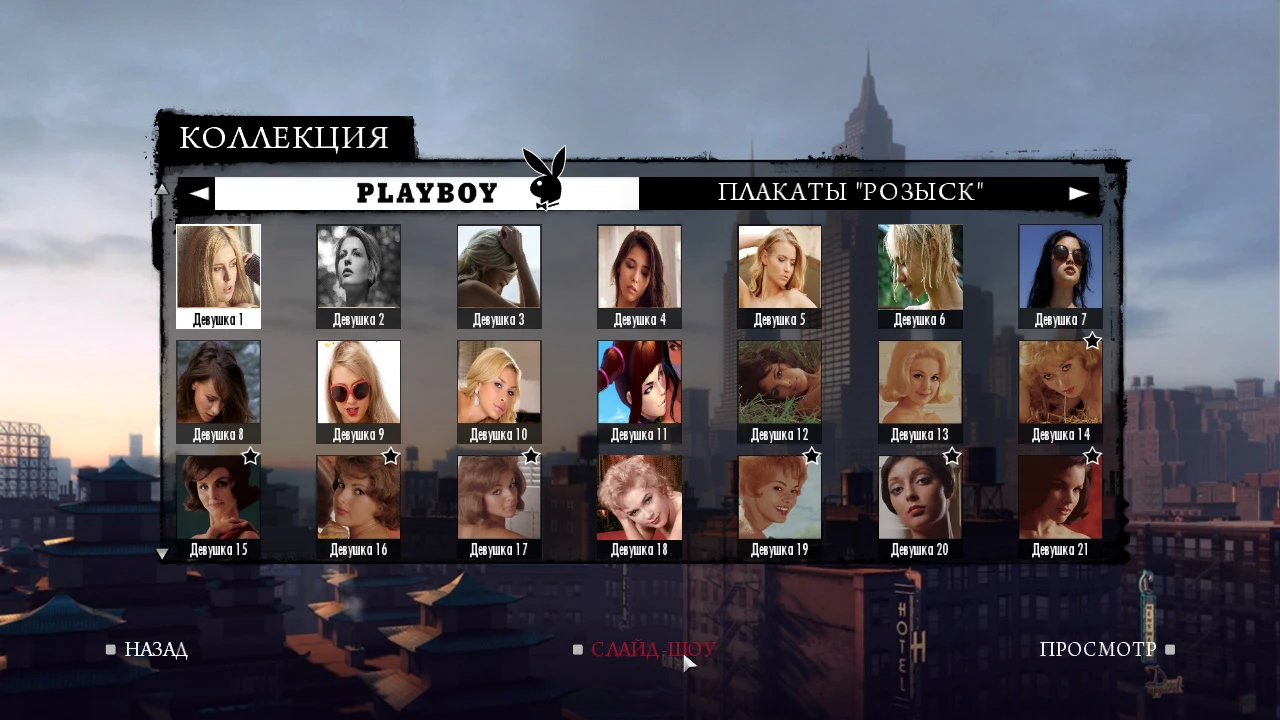Open the Девушка 11 thumbnail
The height and width of the screenshot is (720, 1280).
[639, 381]
